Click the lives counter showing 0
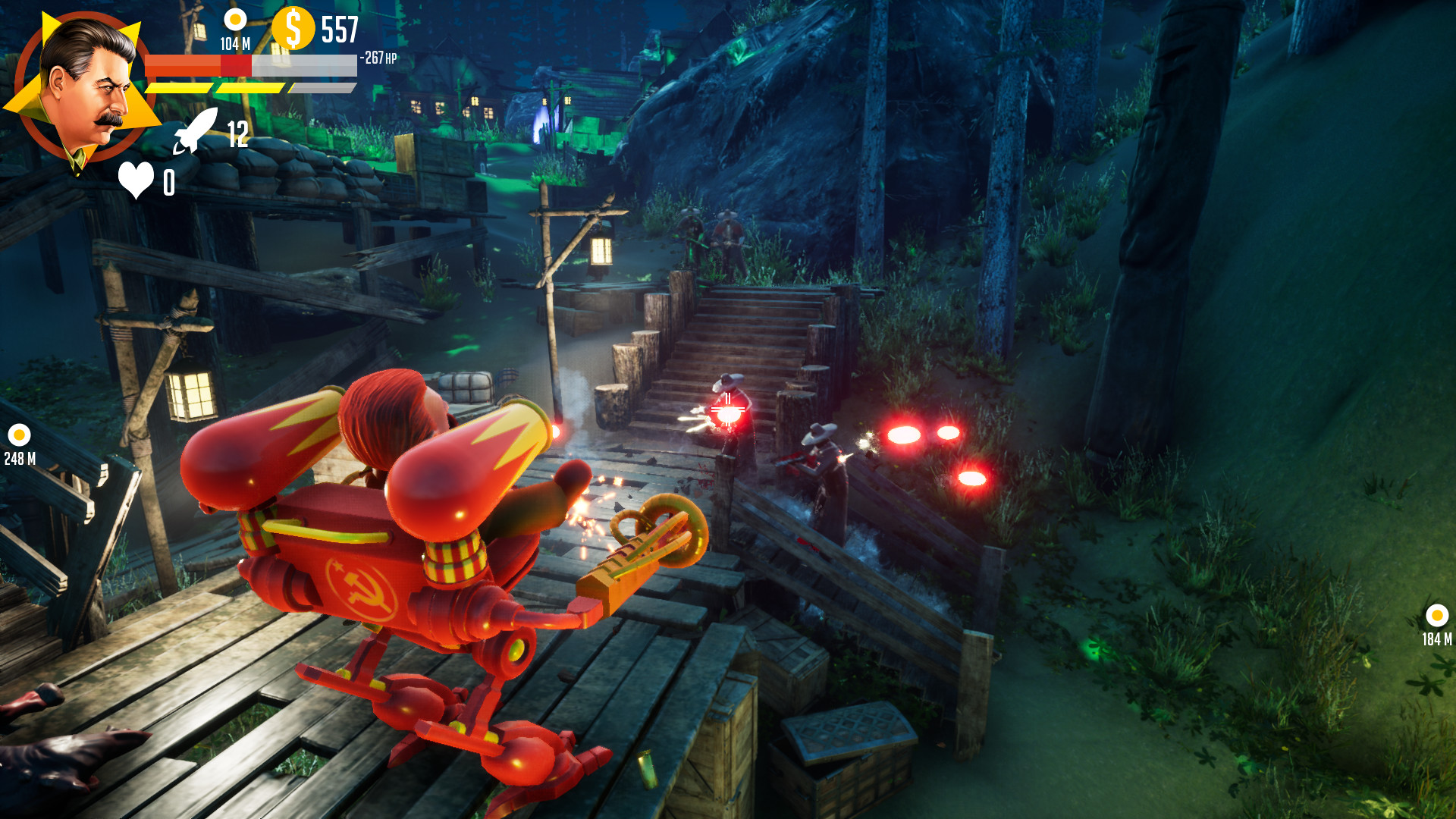This screenshot has height=819, width=1456. pos(169,180)
